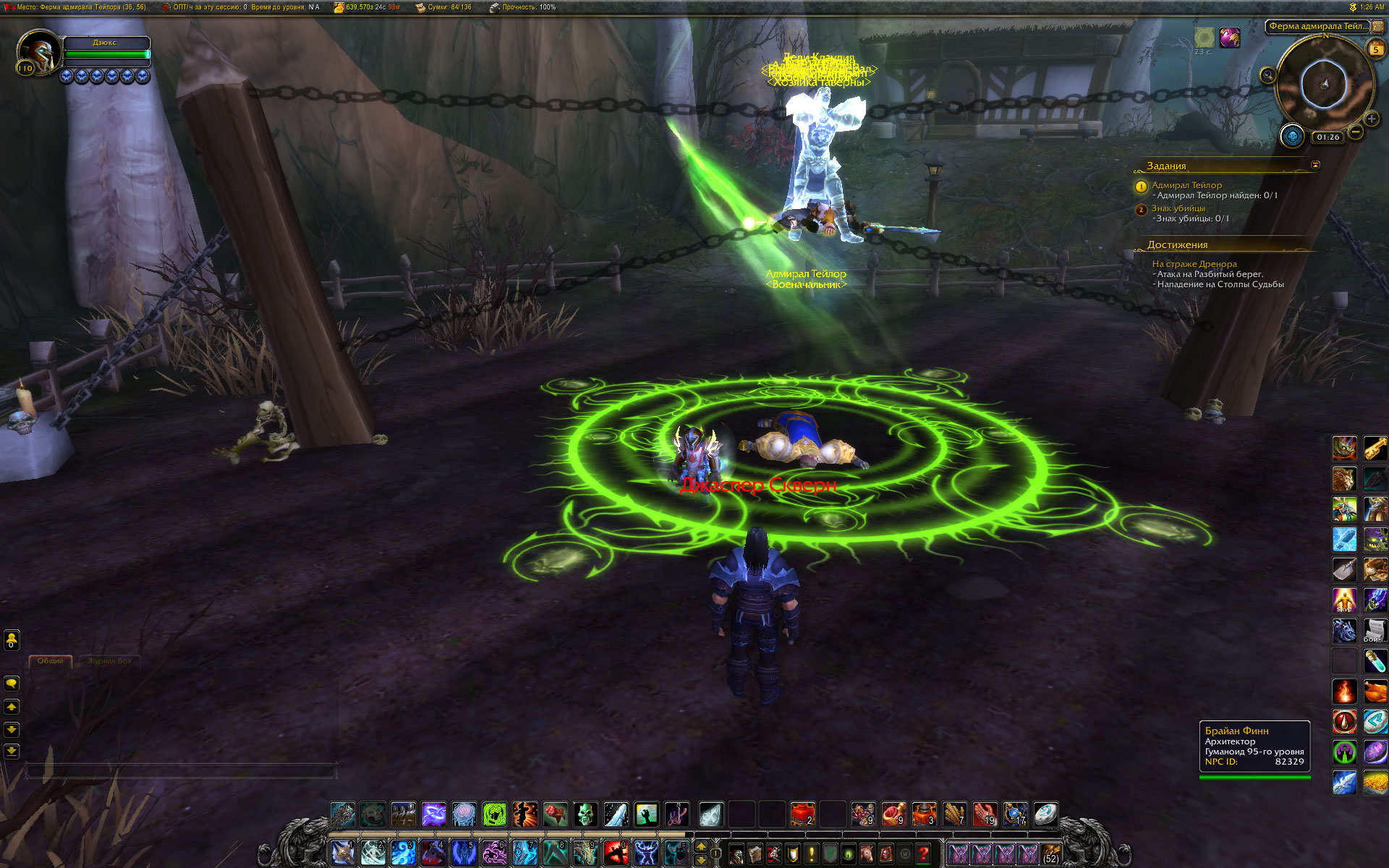The height and width of the screenshot is (868, 1389).
Task: Use the roasted chicken food icon
Action: (x=1375, y=691)
